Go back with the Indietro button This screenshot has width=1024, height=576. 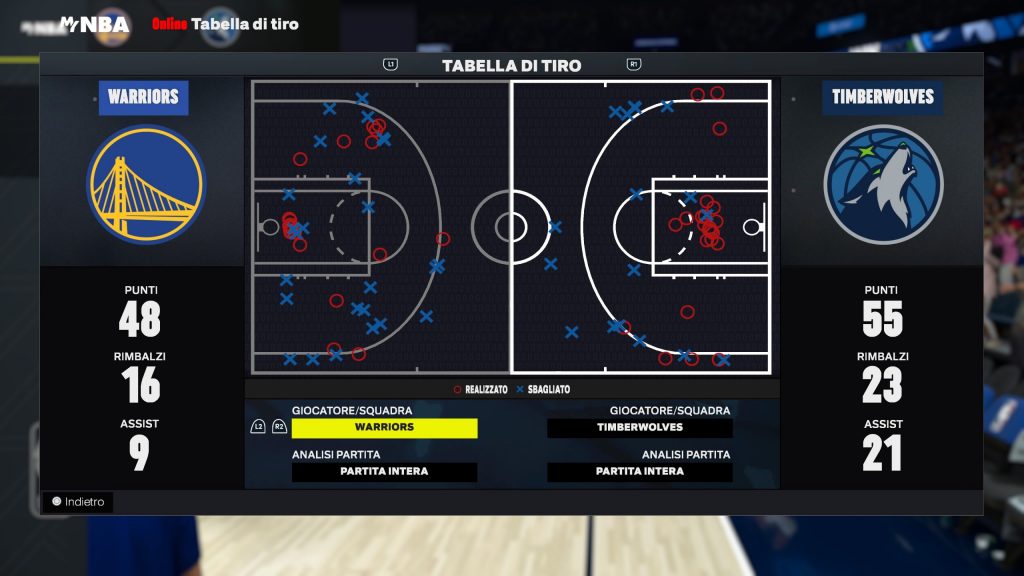coord(78,502)
